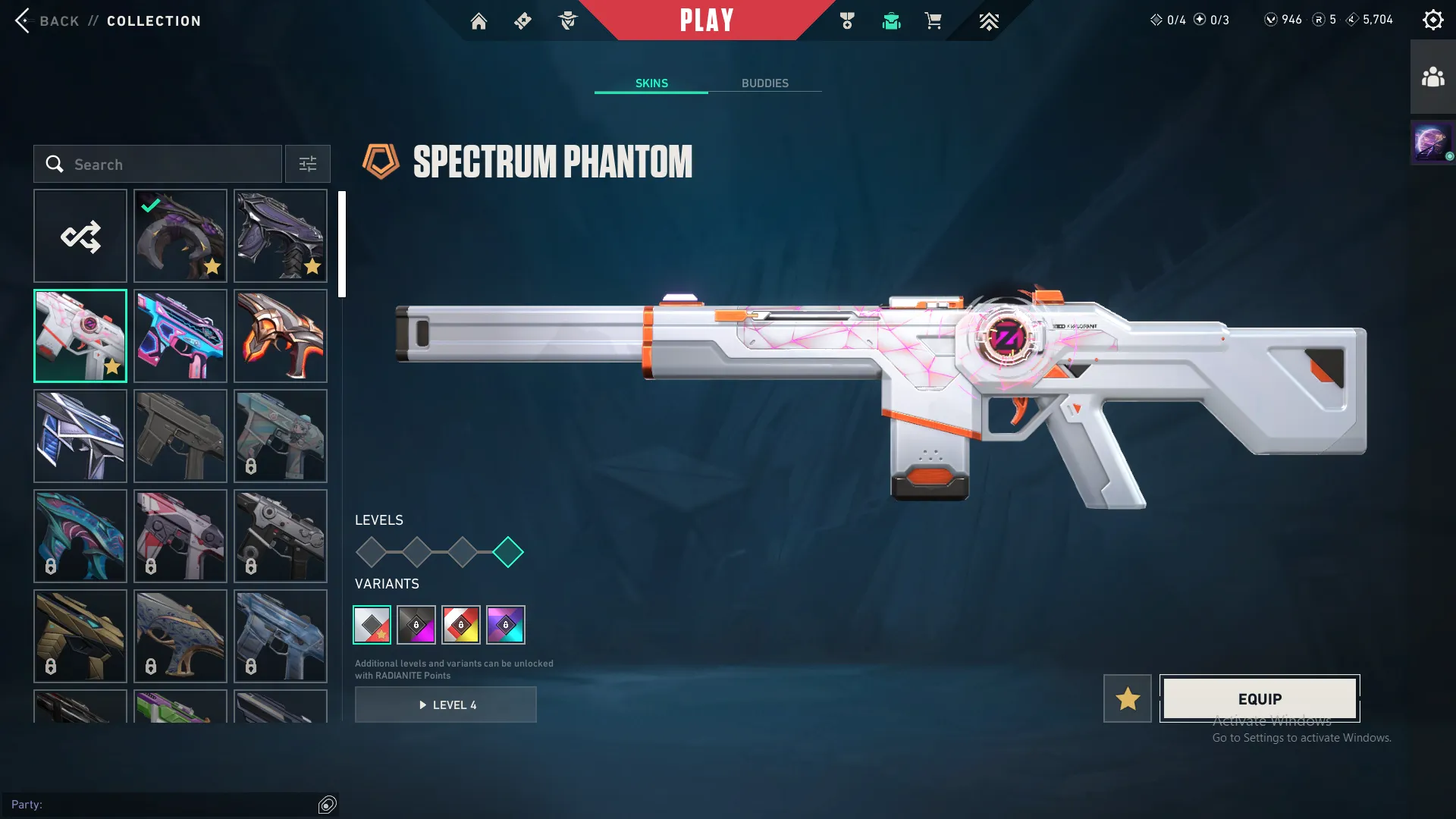Expand the LEVEL 4 preview option

pyautogui.click(x=446, y=704)
